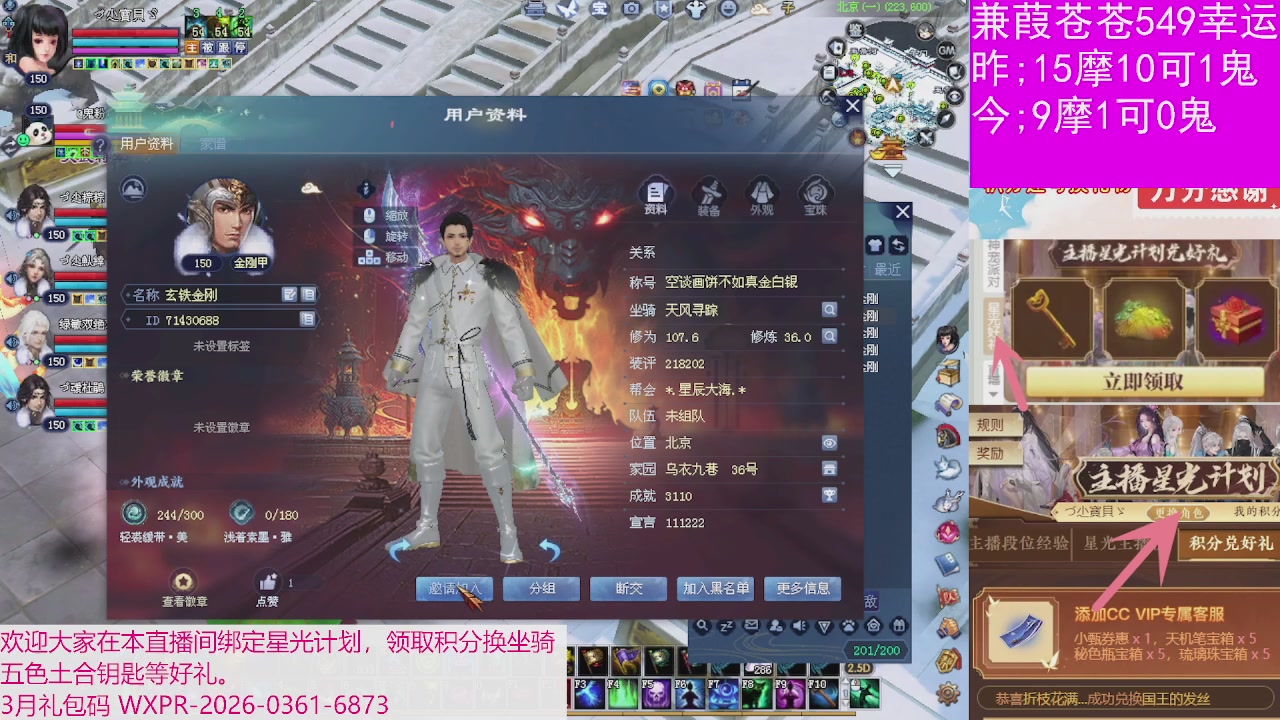Click the magnifier beside 坐骑 天风寻踪

click(830, 311)
